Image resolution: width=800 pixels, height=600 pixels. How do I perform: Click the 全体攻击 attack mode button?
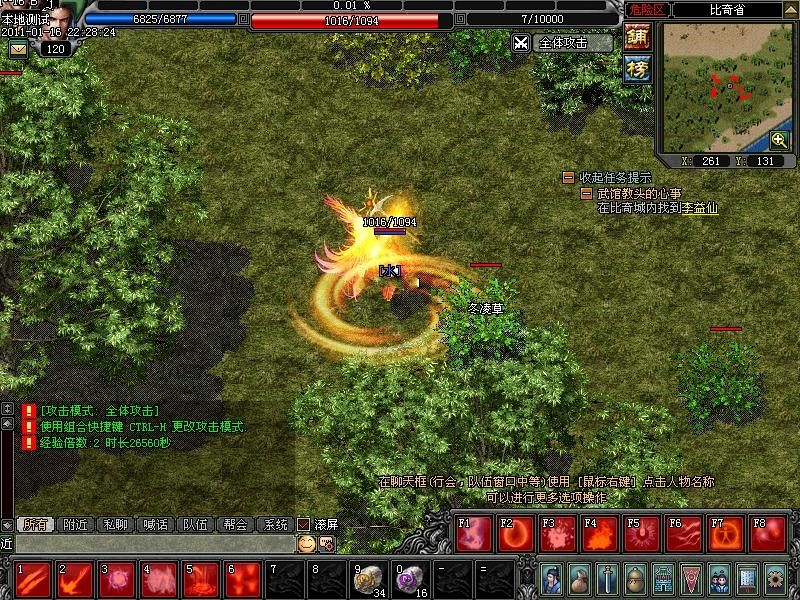[x=563, y=43]
